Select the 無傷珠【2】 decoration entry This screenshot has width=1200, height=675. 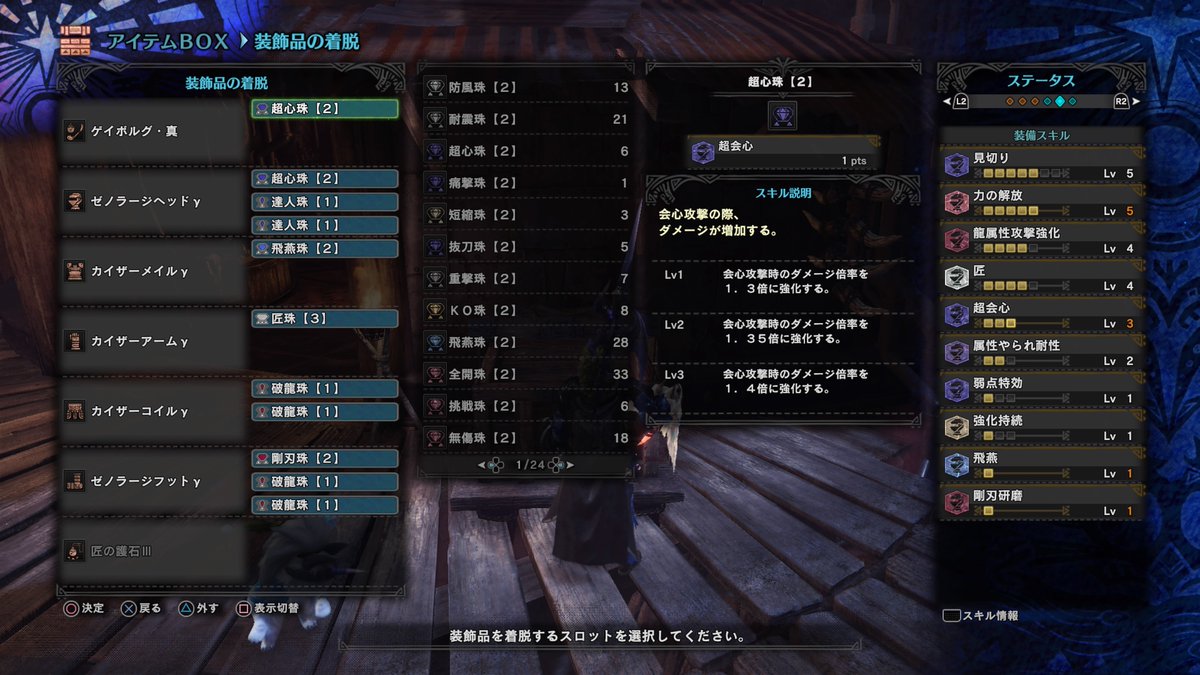[526, 438]
